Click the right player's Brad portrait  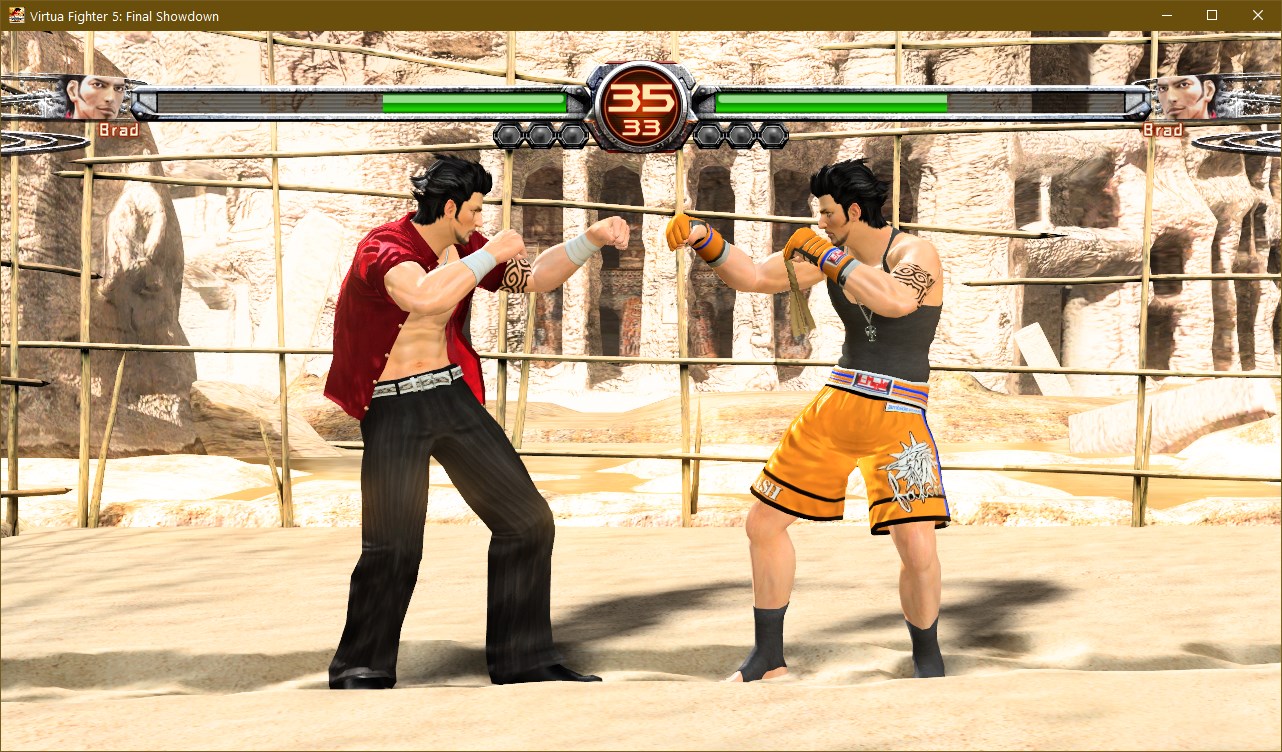[1185, 98]
